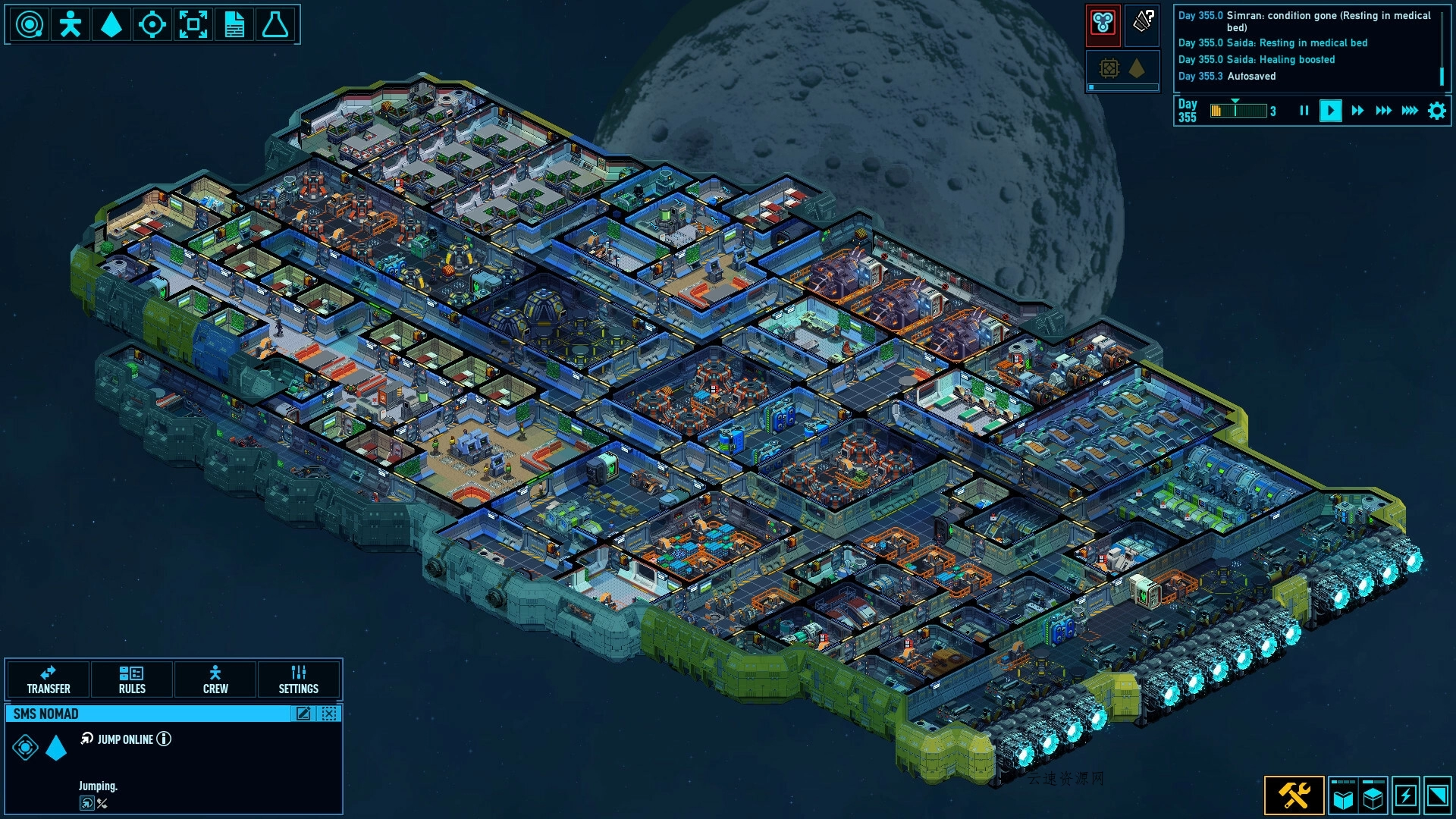
Task: Open the Rules panel
Action: pyautogui.click(x=132, y=679)
